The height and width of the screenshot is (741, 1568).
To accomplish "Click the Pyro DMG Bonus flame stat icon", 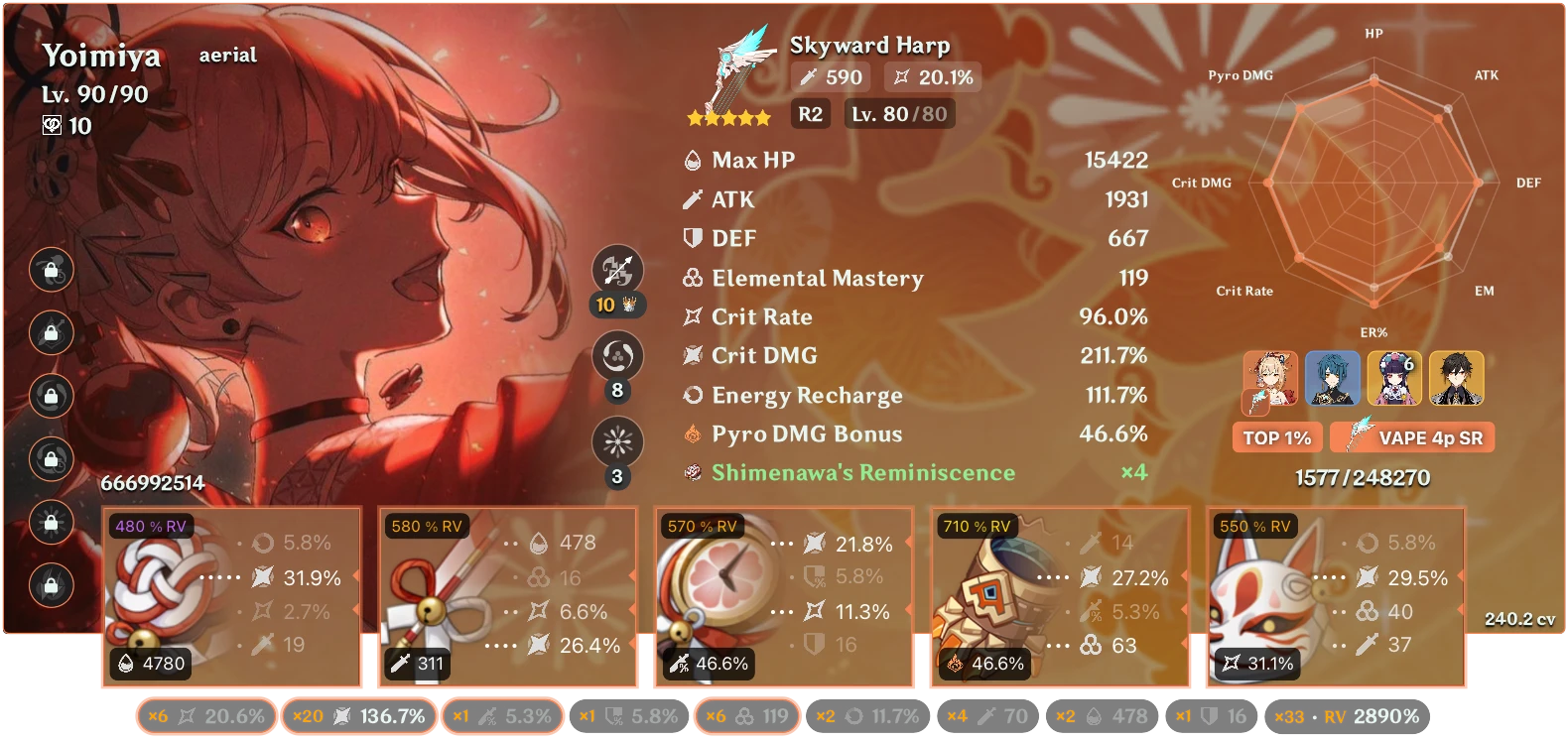I will (695, 433).
